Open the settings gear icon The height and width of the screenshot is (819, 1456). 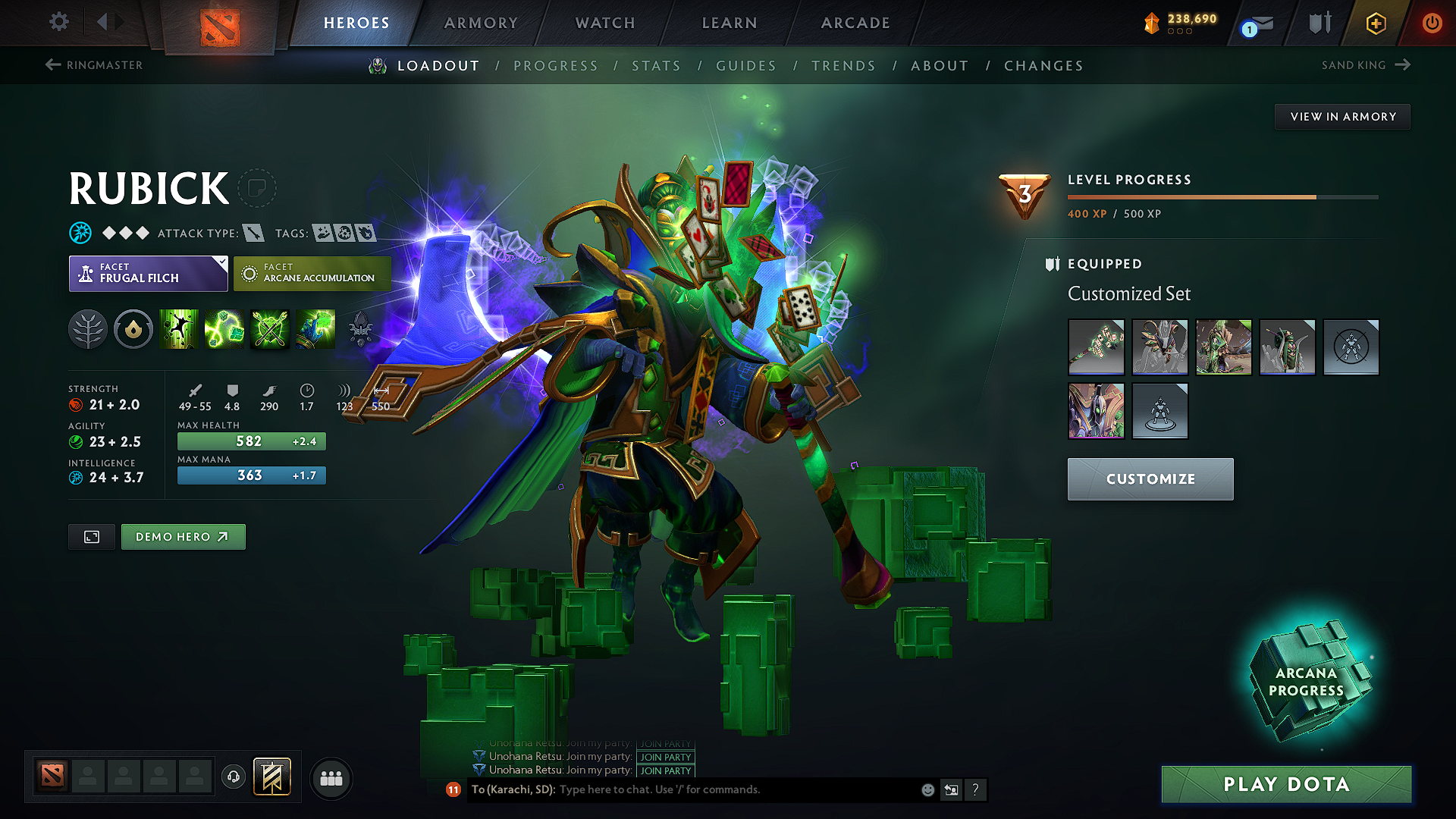coord(58,22)
